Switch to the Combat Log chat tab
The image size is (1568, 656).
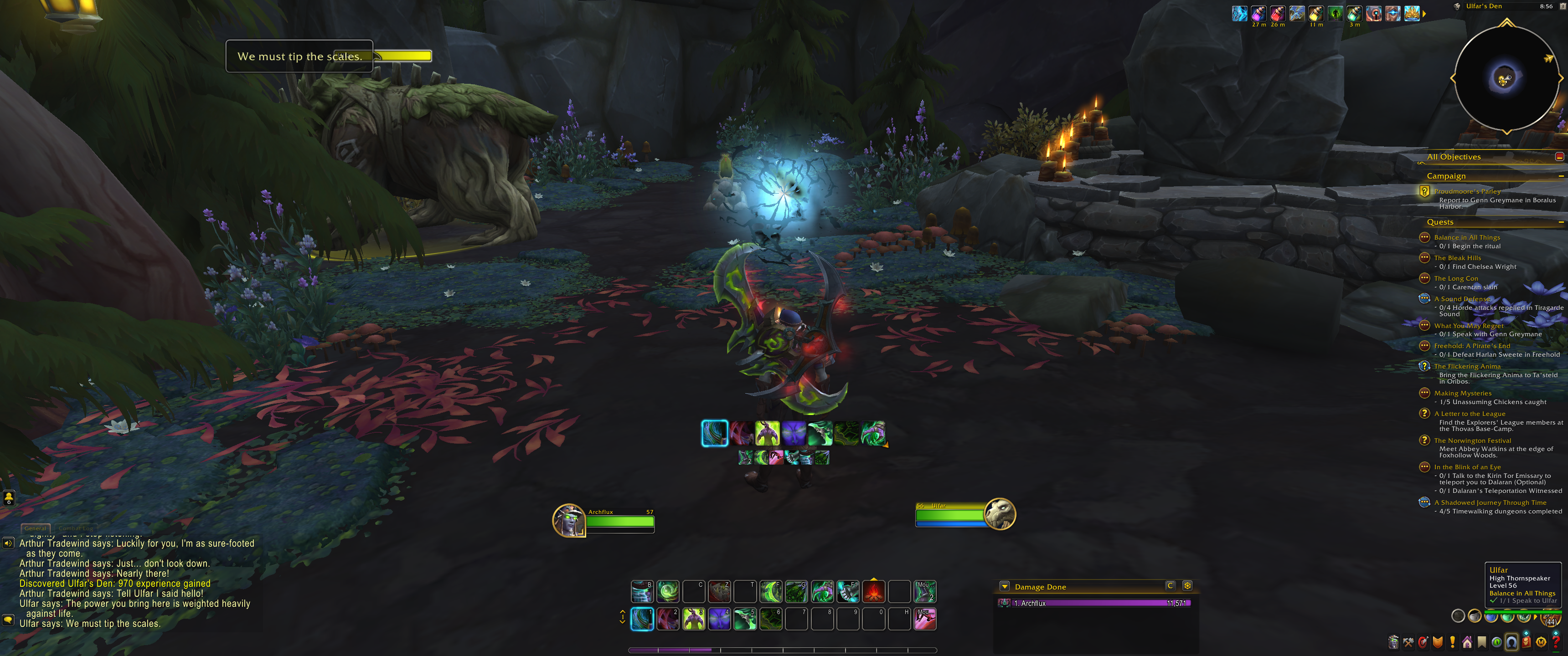[76, 528]
